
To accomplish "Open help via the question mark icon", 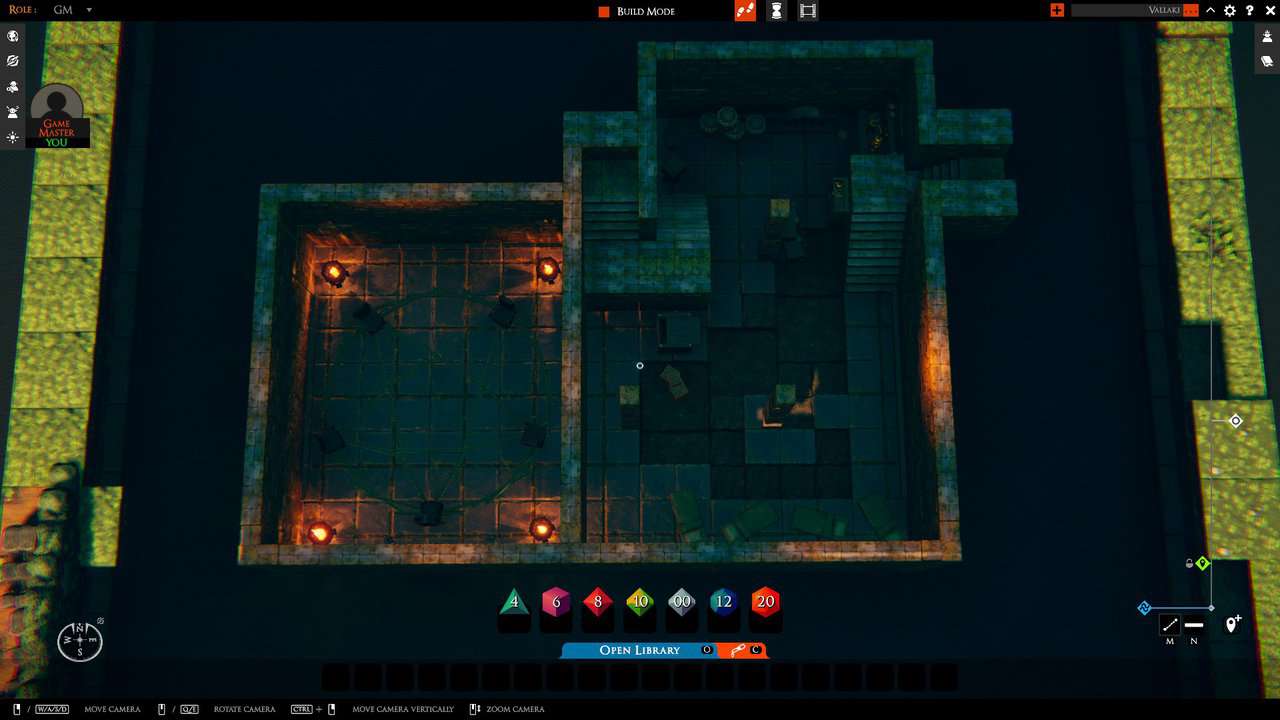I will coord(1249,11).
